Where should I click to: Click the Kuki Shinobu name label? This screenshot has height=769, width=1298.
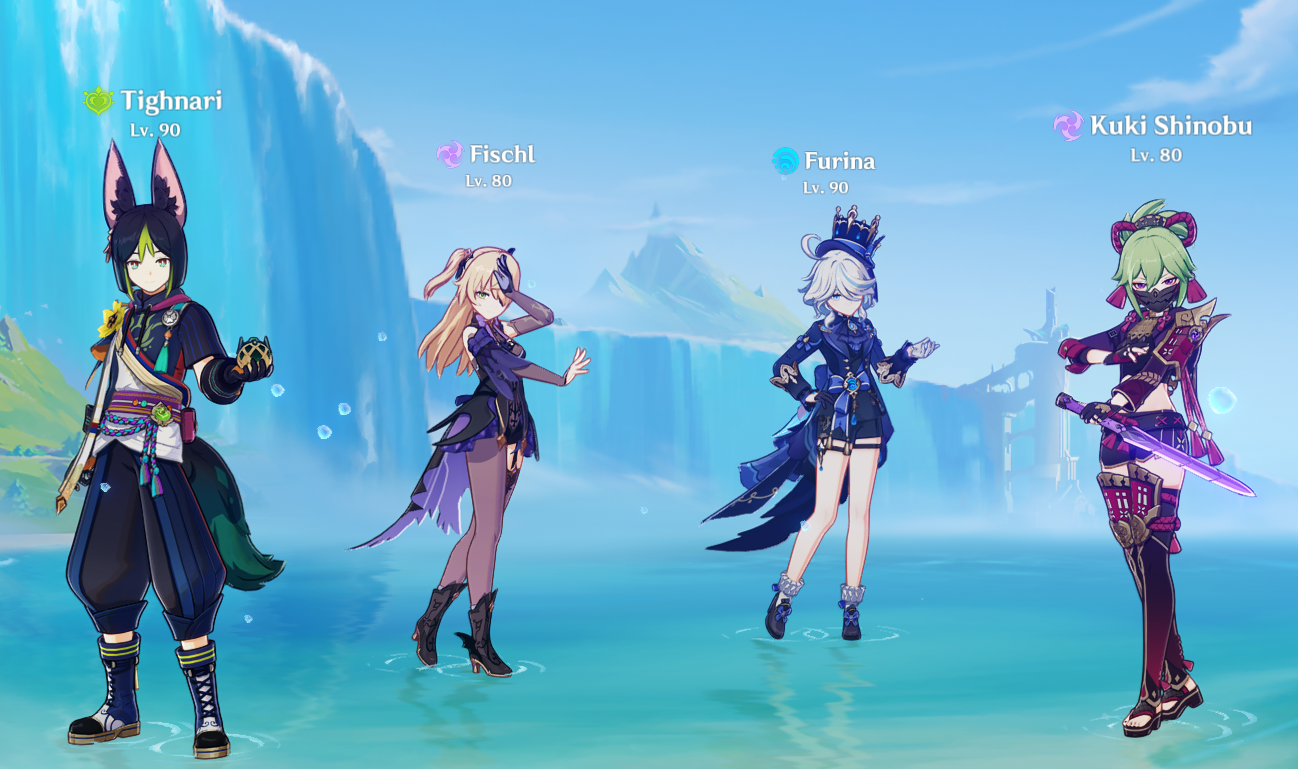tap(1171, 126)
